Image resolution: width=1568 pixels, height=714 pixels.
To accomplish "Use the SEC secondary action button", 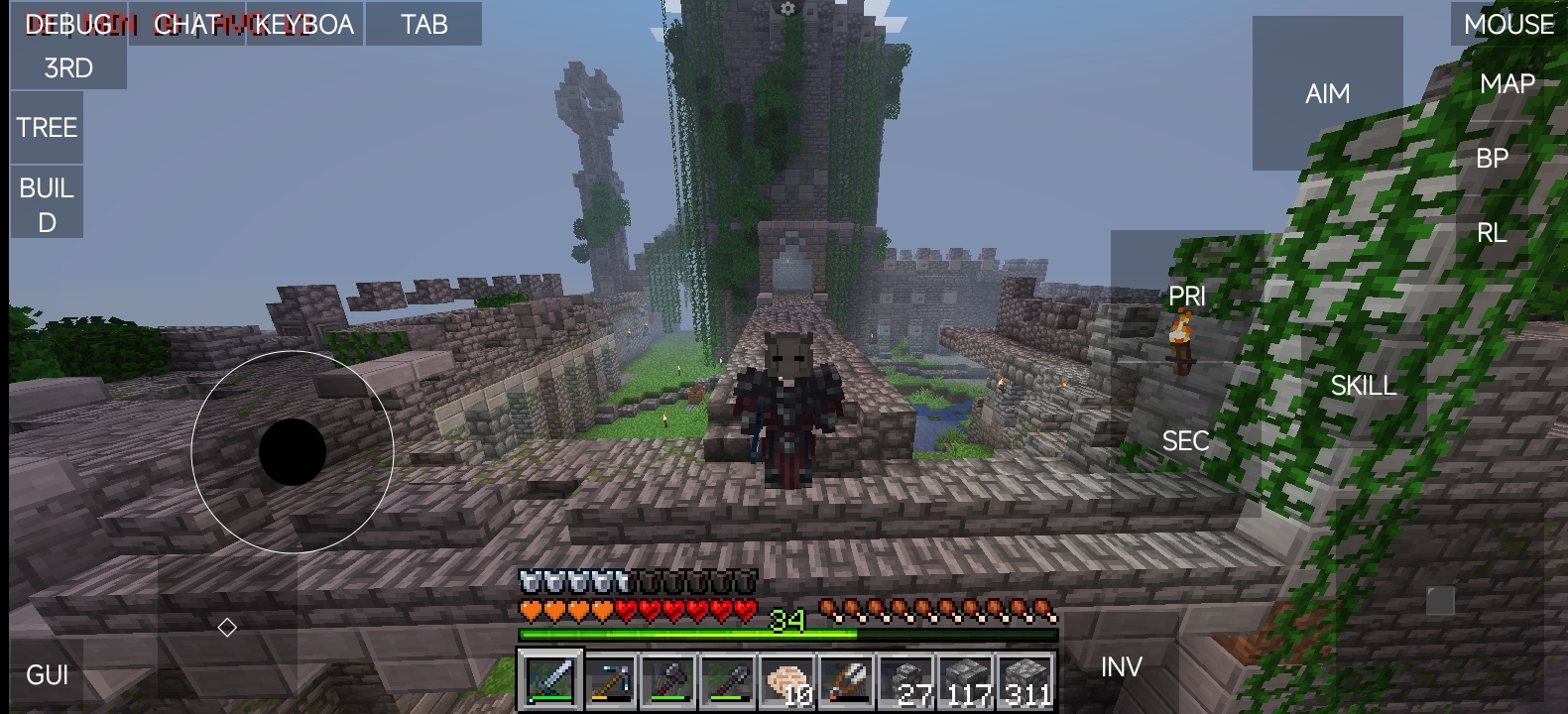I will 1185,440.
